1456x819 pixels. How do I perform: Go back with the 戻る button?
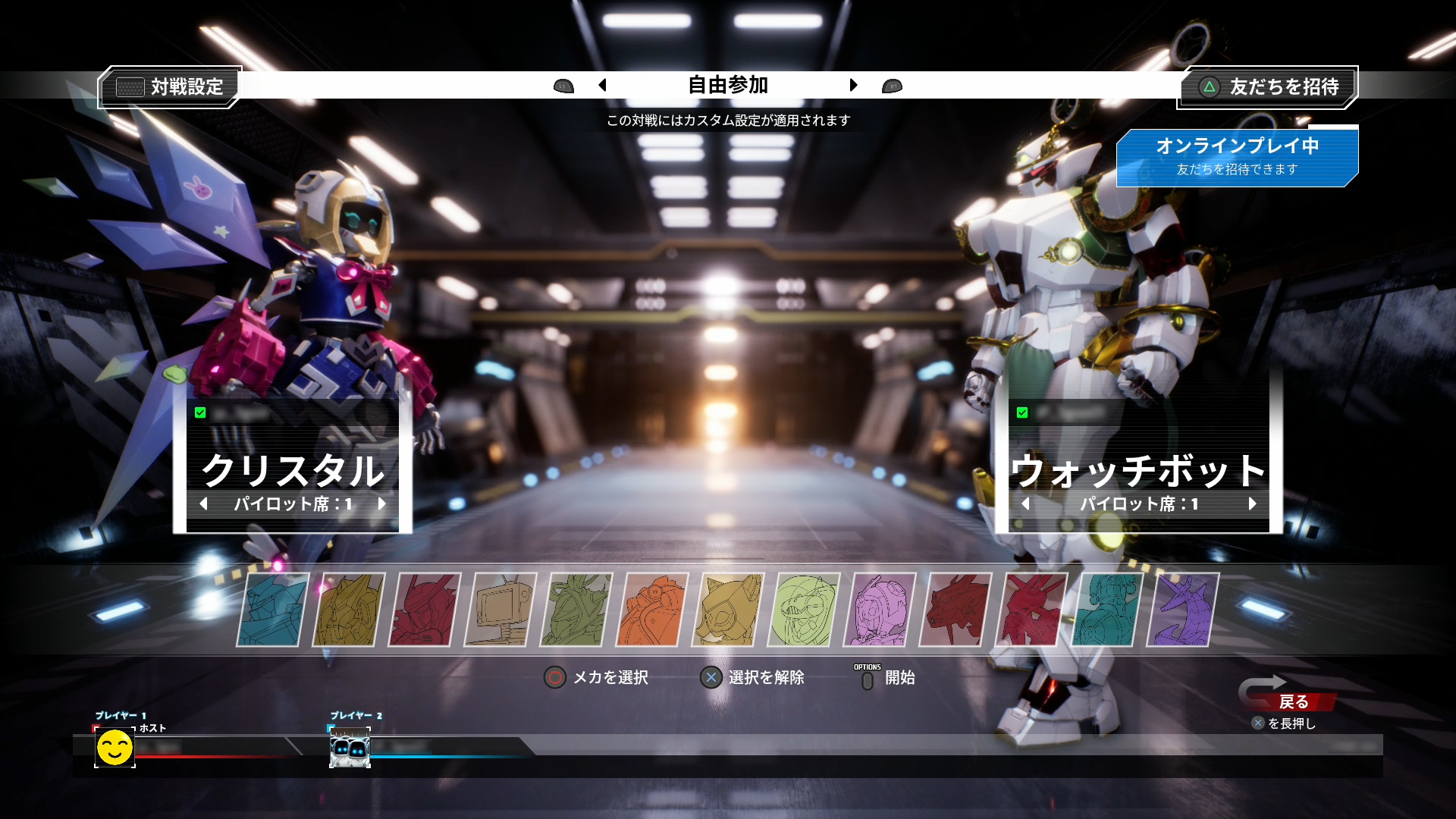[1292, 701]
